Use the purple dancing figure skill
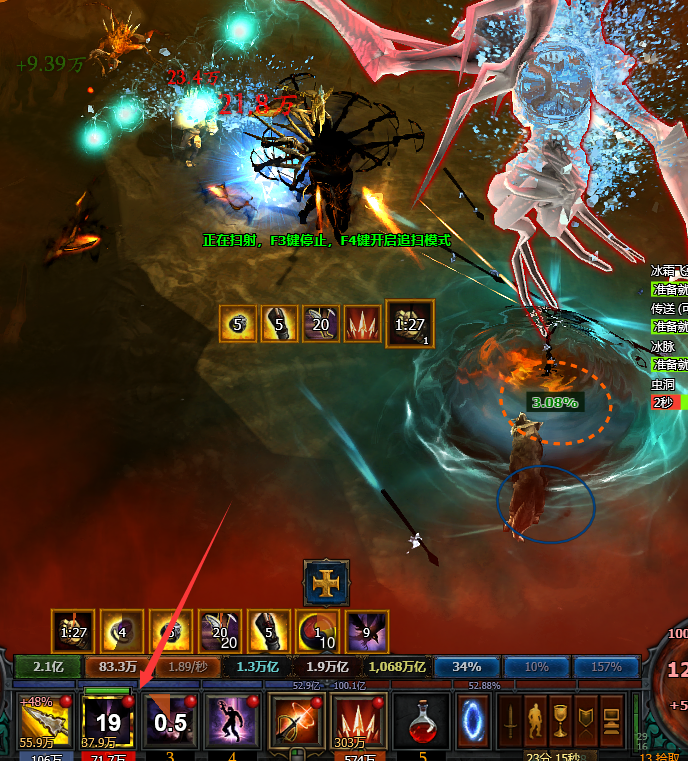The width and height of the screenshot is (688, 761). click(x=231, y=719)
